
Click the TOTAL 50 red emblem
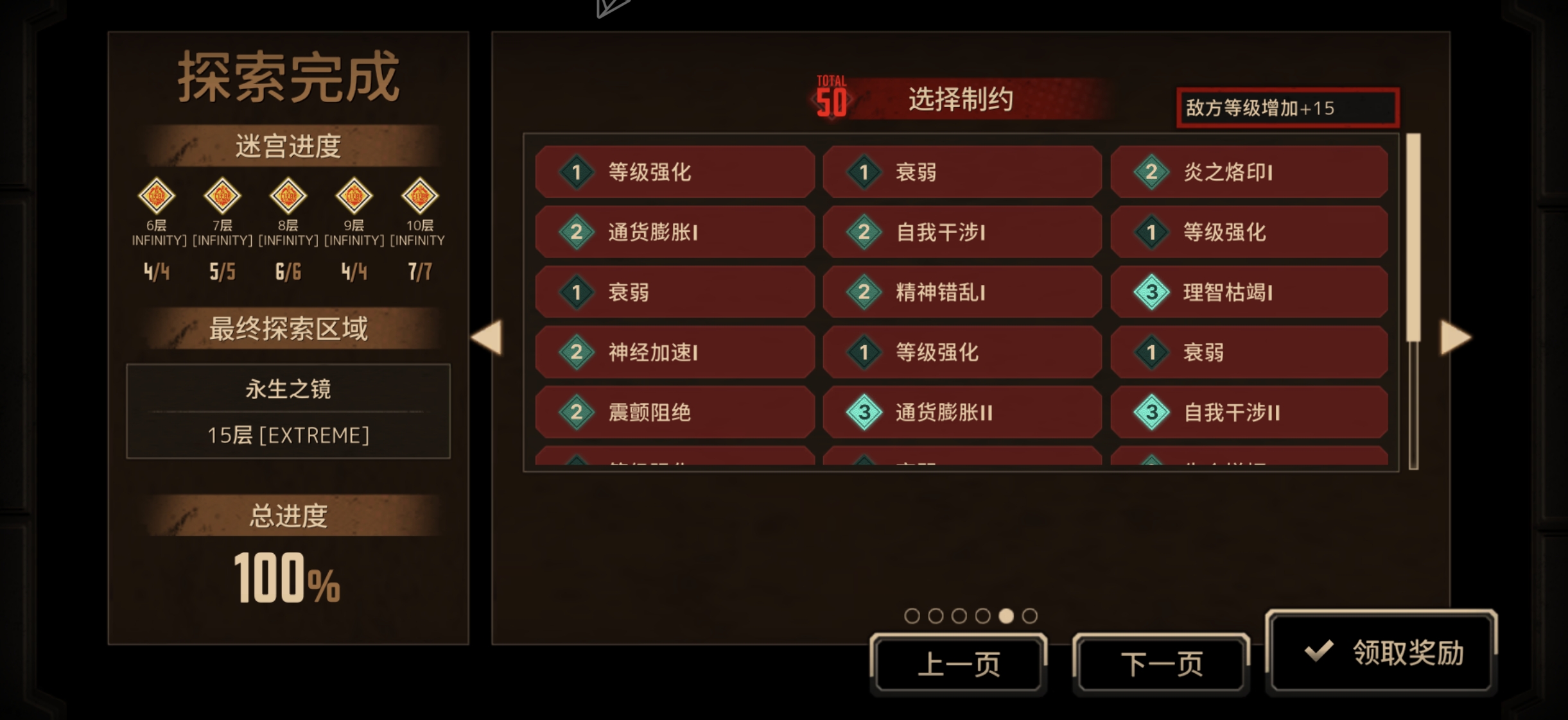[832, 95]
